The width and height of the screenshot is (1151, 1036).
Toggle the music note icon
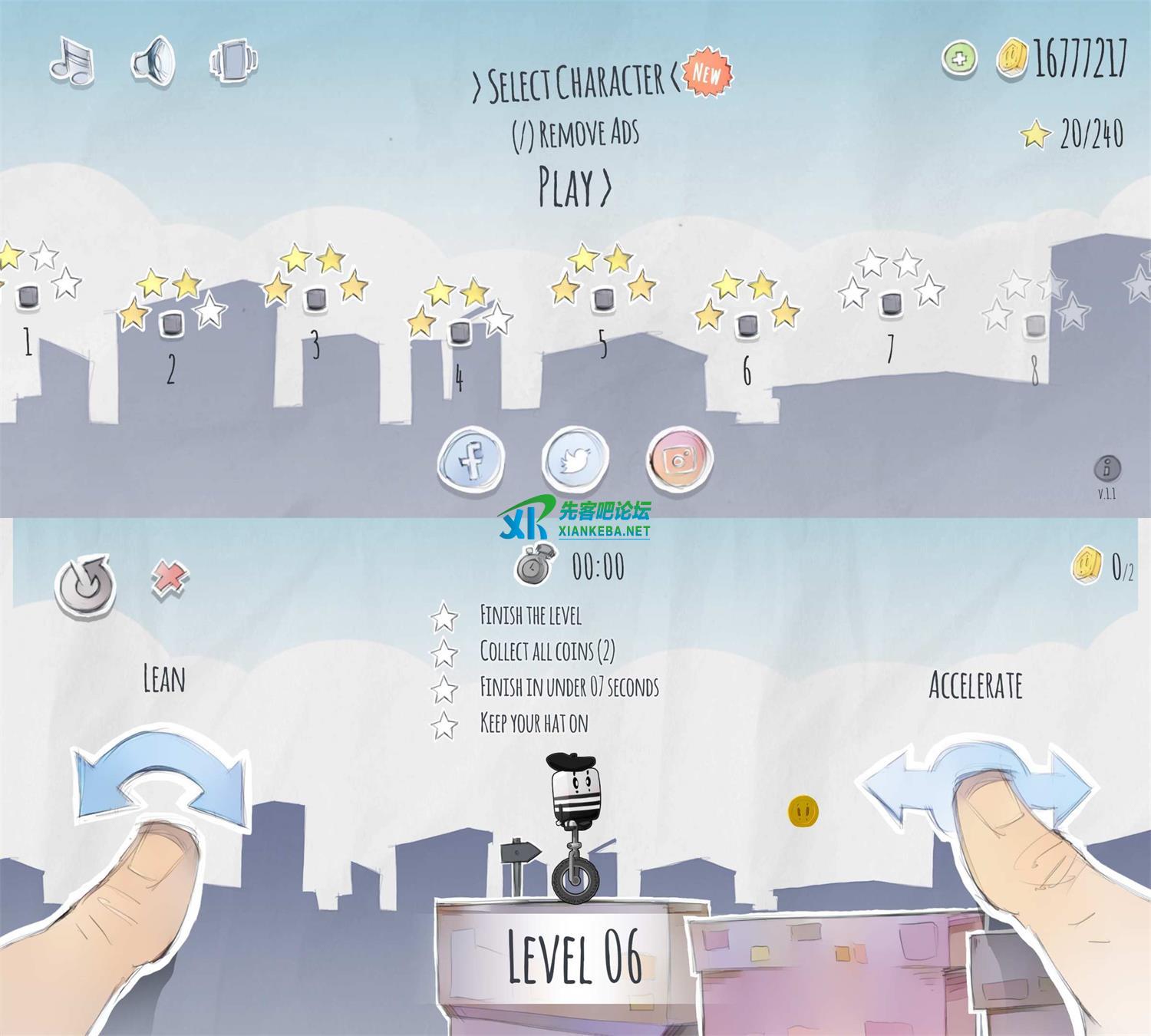(x=72, y=61)
